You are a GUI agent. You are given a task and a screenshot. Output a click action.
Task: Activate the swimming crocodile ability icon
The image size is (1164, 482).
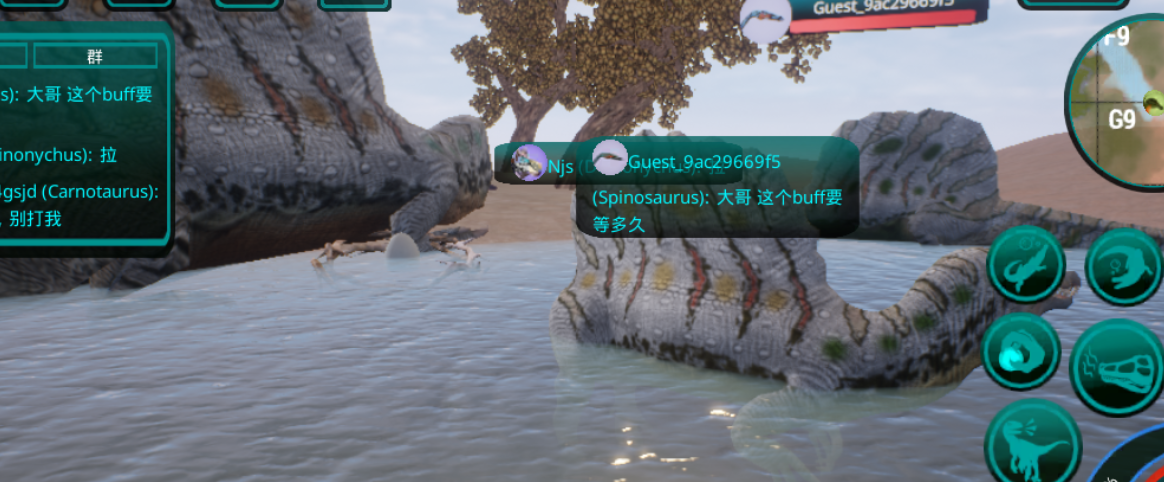click(x=1025, y=265)
